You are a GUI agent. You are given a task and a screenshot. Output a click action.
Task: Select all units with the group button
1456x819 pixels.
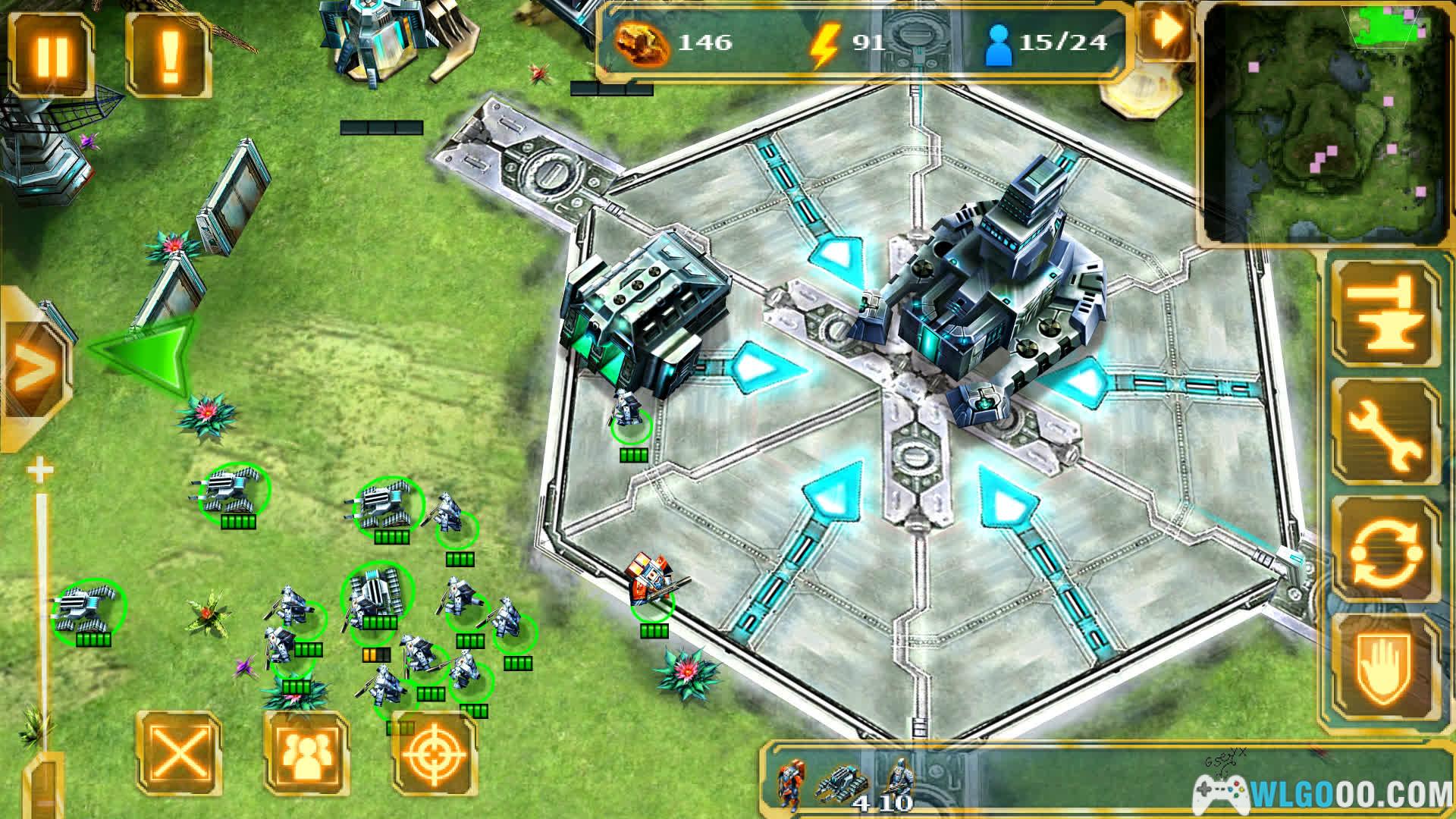click(306, 753)
